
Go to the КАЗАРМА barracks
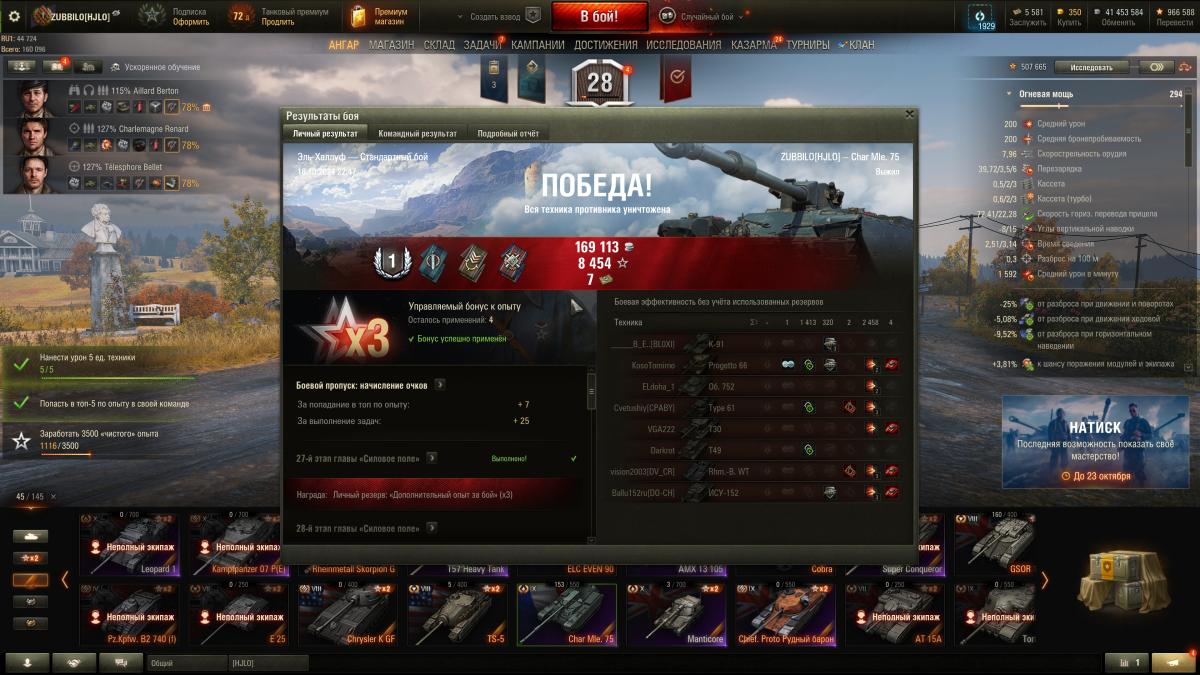pyautogui.click(x=753, y=45)
